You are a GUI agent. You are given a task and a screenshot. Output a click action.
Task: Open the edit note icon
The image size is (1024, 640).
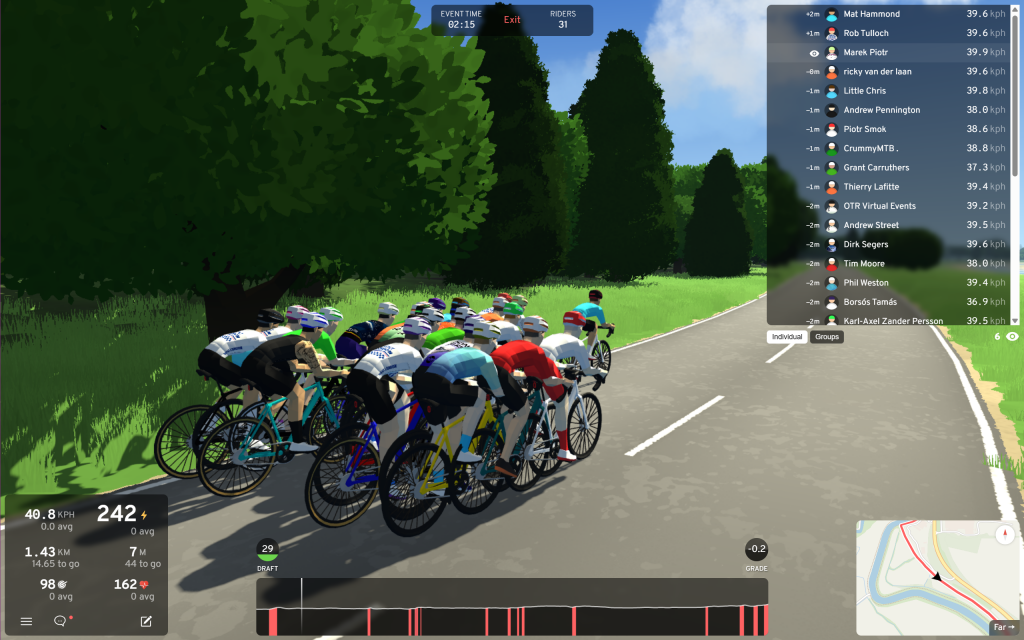coord(146,621)
